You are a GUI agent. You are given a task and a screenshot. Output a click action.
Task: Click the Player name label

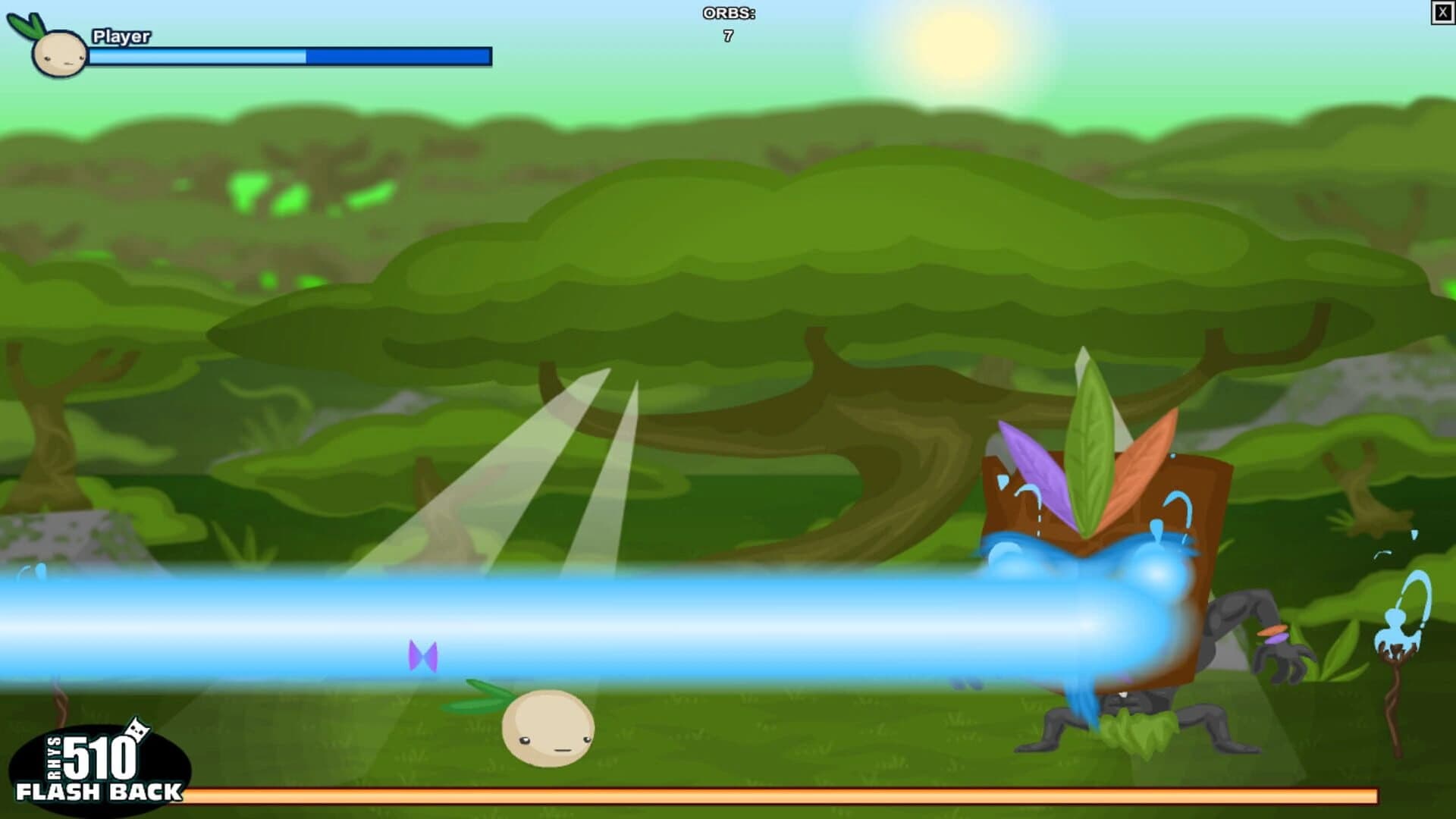[x=121, y=34]
